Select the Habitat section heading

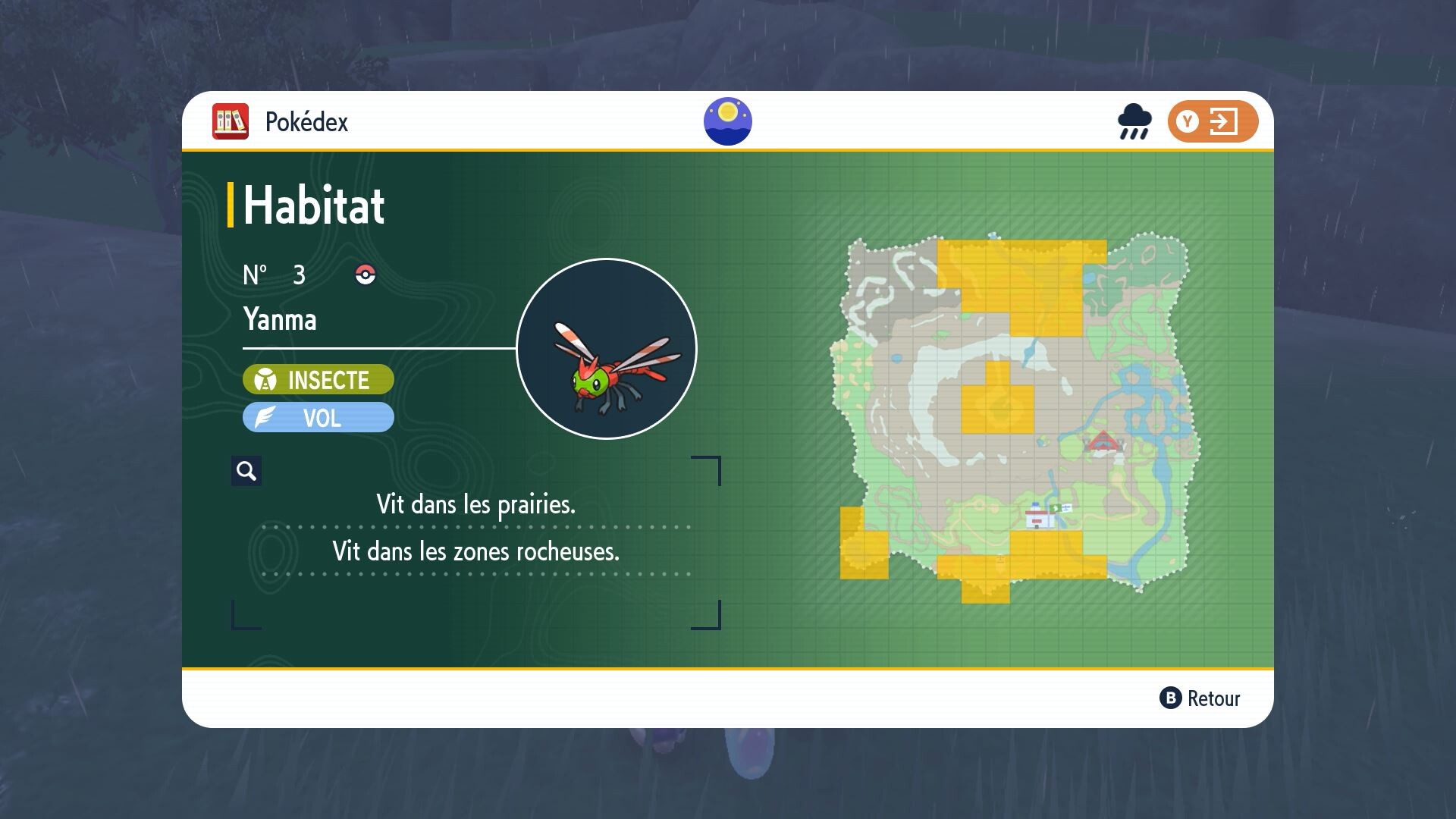point(312,205)
